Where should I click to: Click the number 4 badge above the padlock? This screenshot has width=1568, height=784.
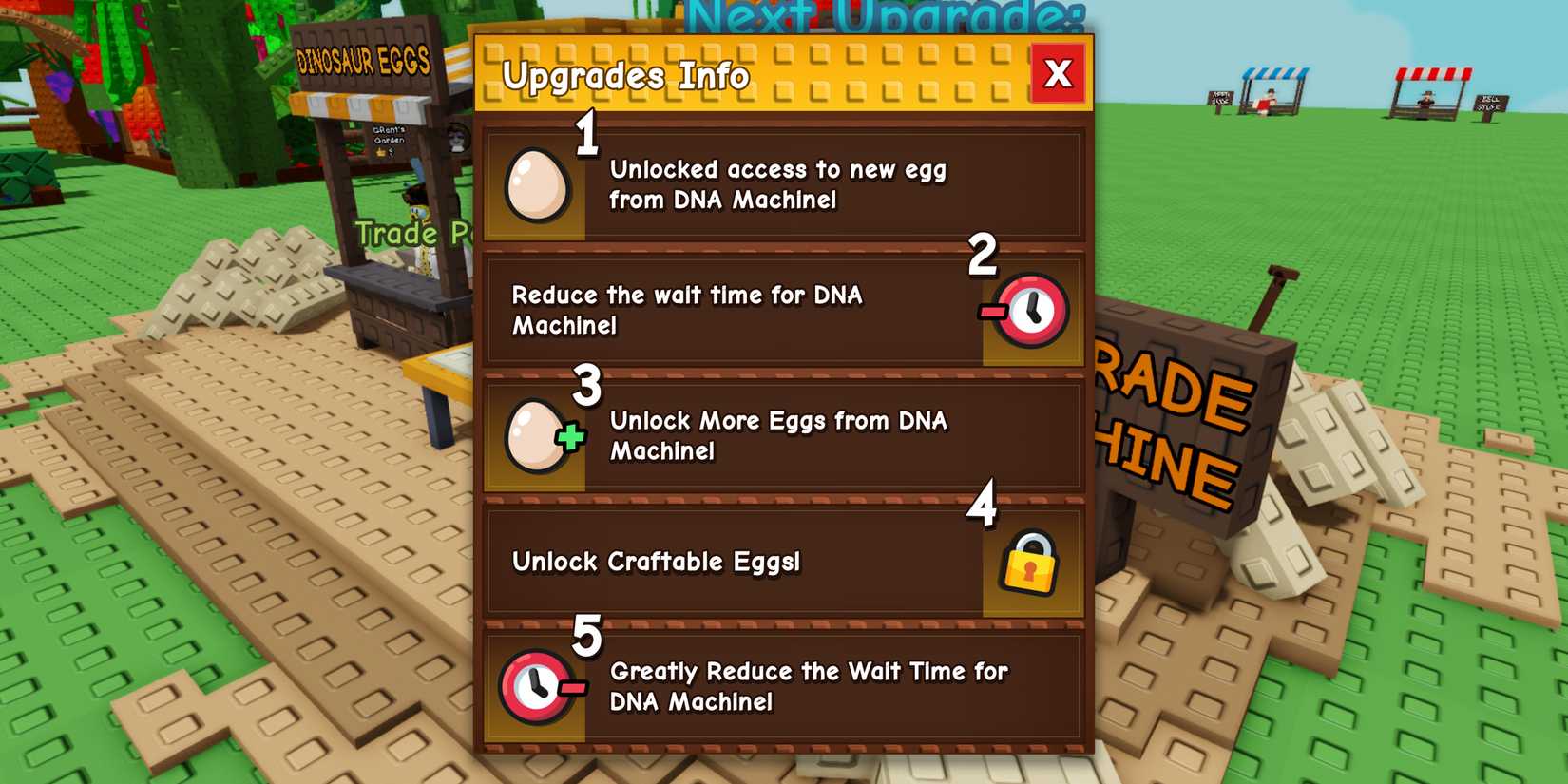[984, 510]
